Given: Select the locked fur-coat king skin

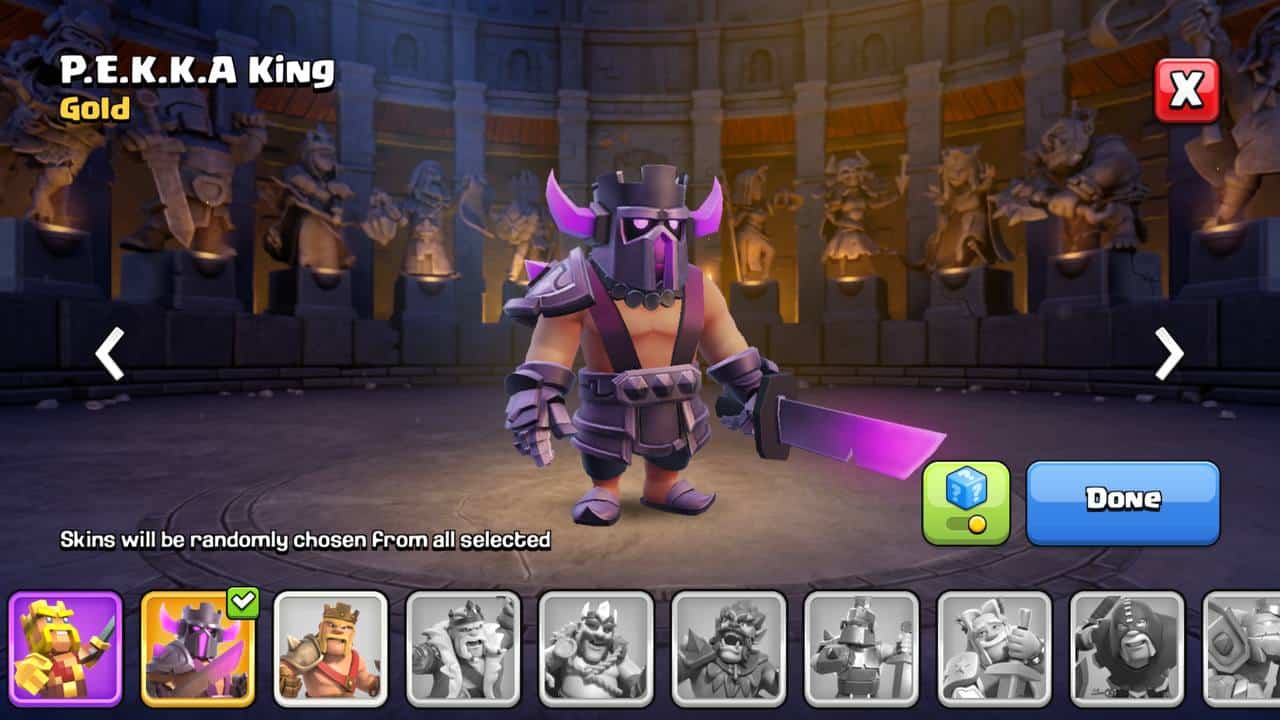Looking at the screenshot, I should click(x=463, y=649).
